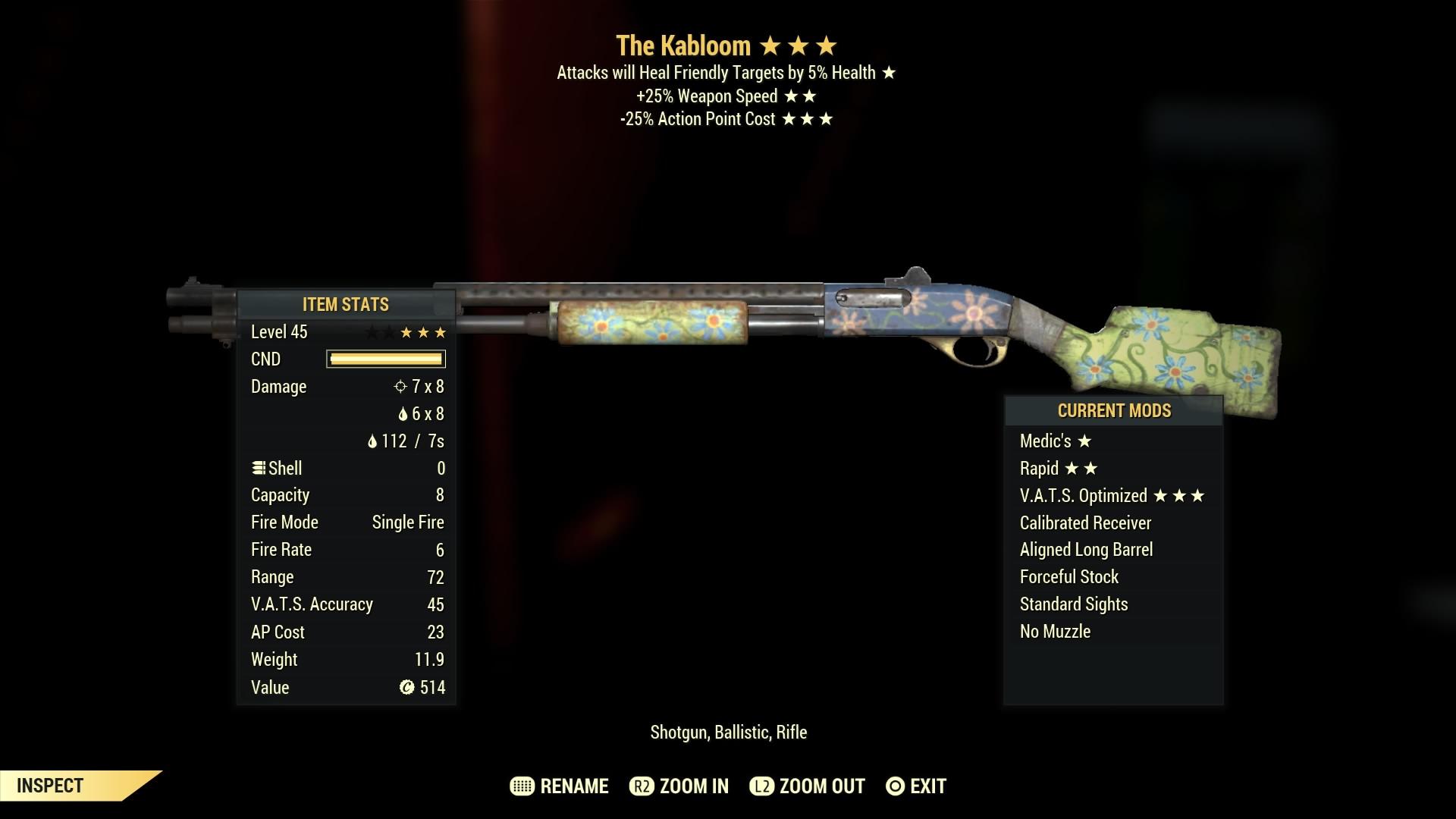Open the Fire Mode Single Fire selector

pyautogui.click(x=407, y=522)
